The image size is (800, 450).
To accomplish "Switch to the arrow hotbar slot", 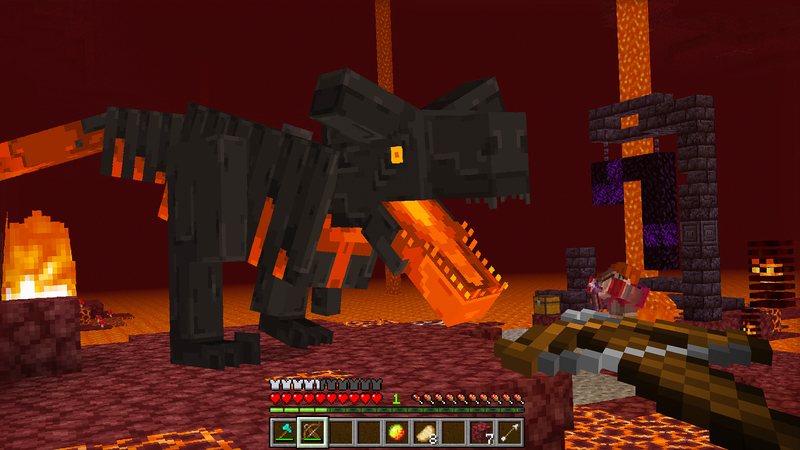I will click(510, 432).
